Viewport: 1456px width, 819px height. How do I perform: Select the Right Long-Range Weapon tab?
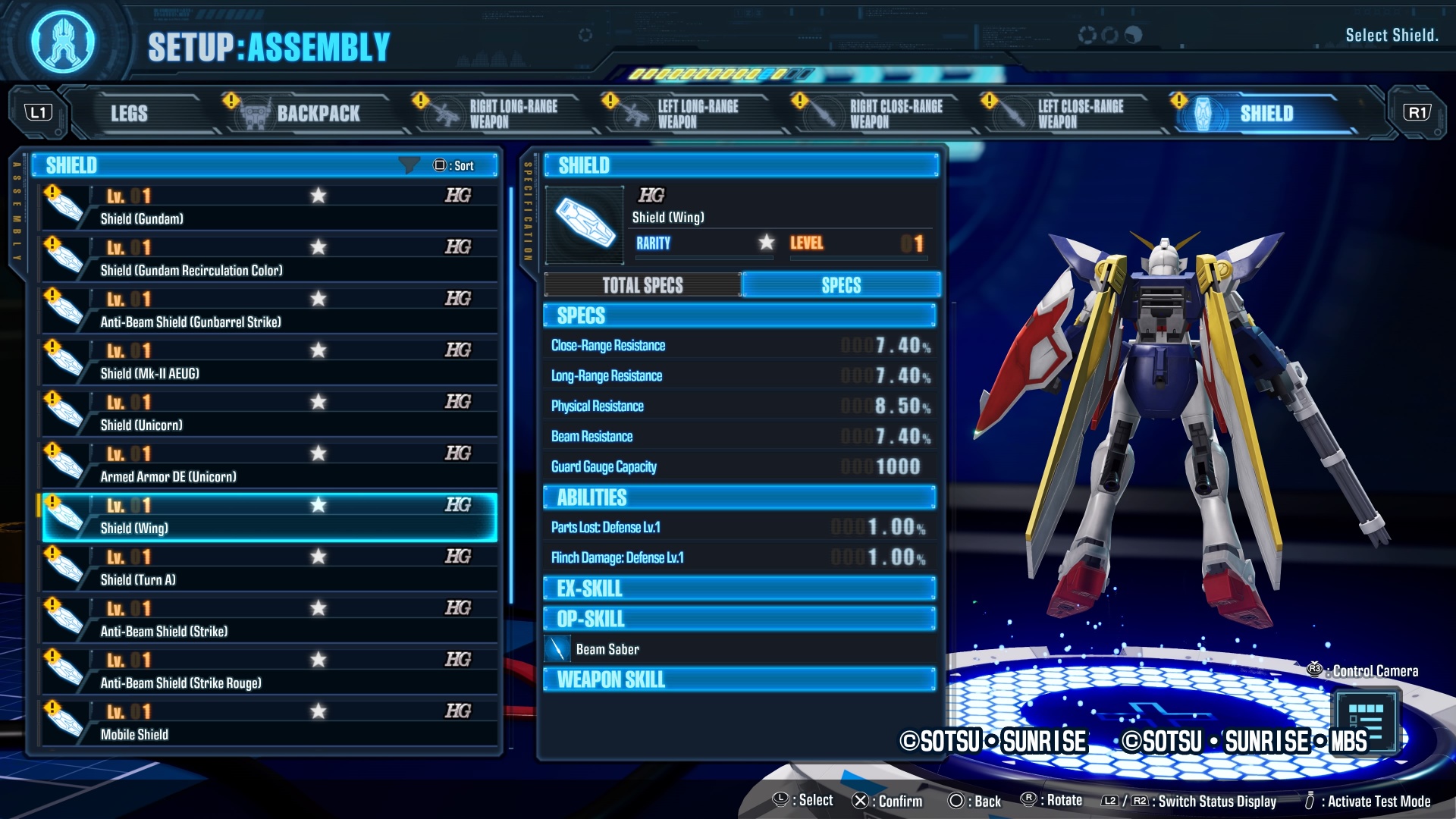point(512,114)
